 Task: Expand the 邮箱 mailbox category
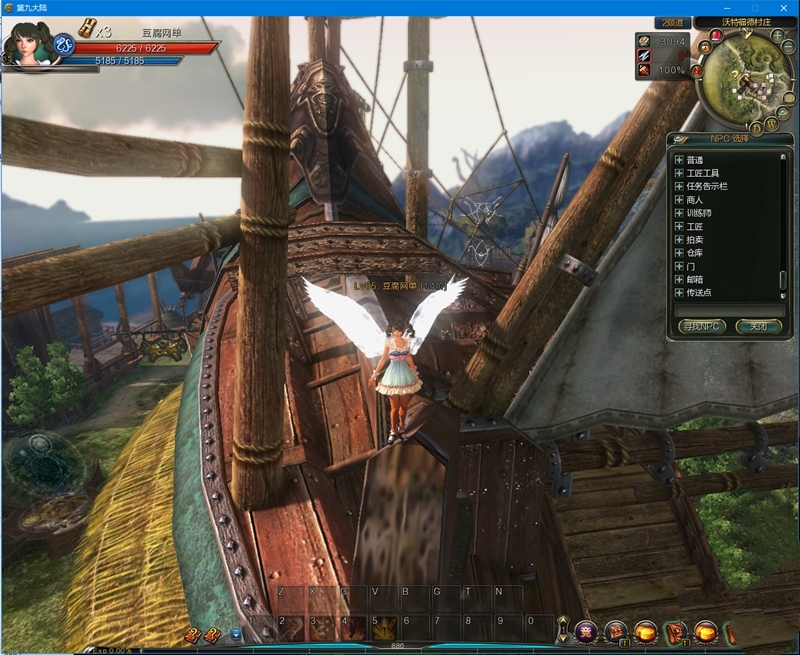point(679,279)
